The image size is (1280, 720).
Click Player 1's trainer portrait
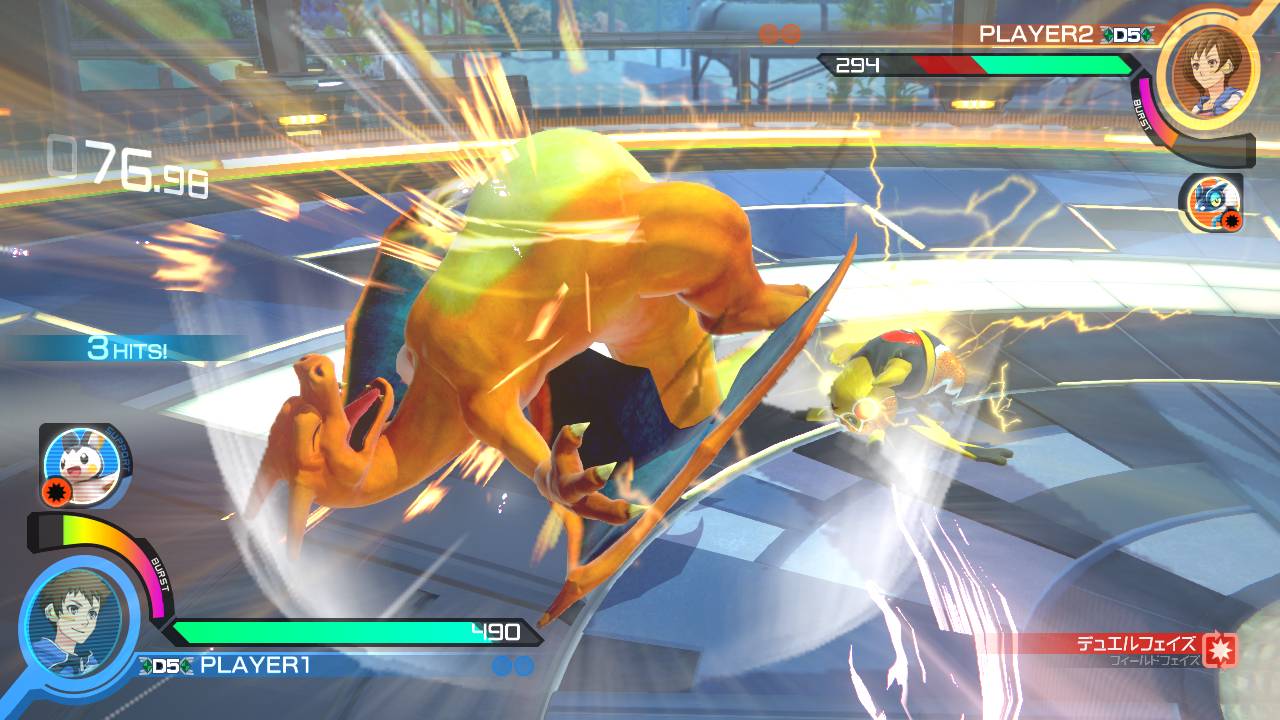click(82, 612)
